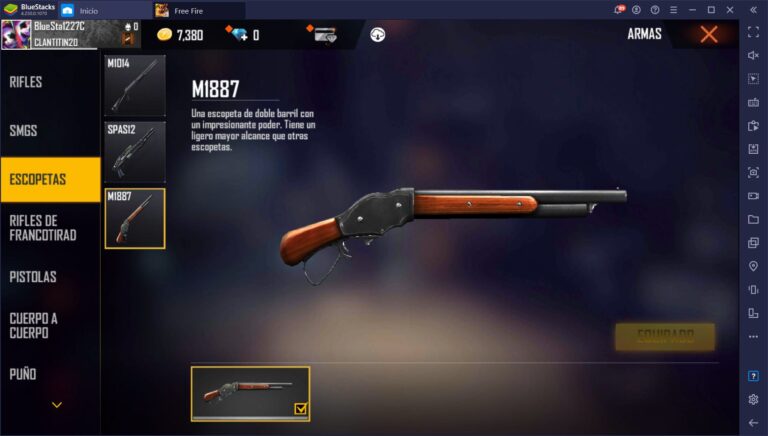
Task: Open the CUERPO A CUERPO category
Action: pyautogui.click(x=35, y=325)
